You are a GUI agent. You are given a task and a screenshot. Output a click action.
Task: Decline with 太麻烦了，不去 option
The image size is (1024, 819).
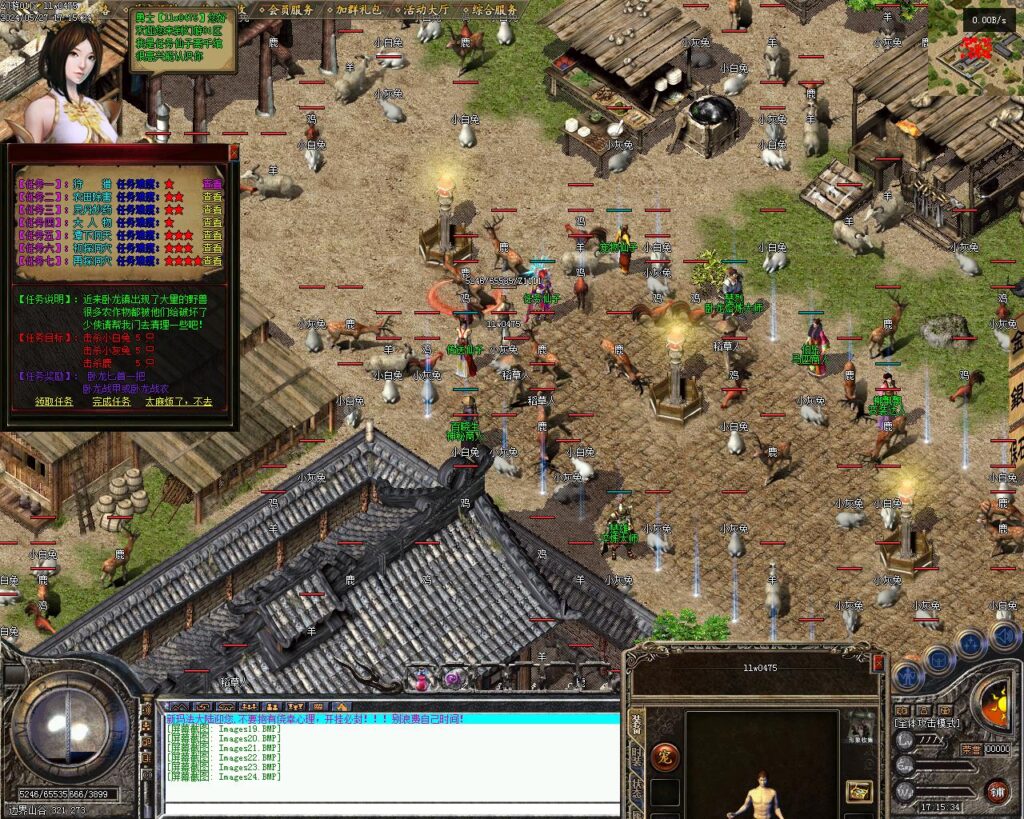[178, 401]
